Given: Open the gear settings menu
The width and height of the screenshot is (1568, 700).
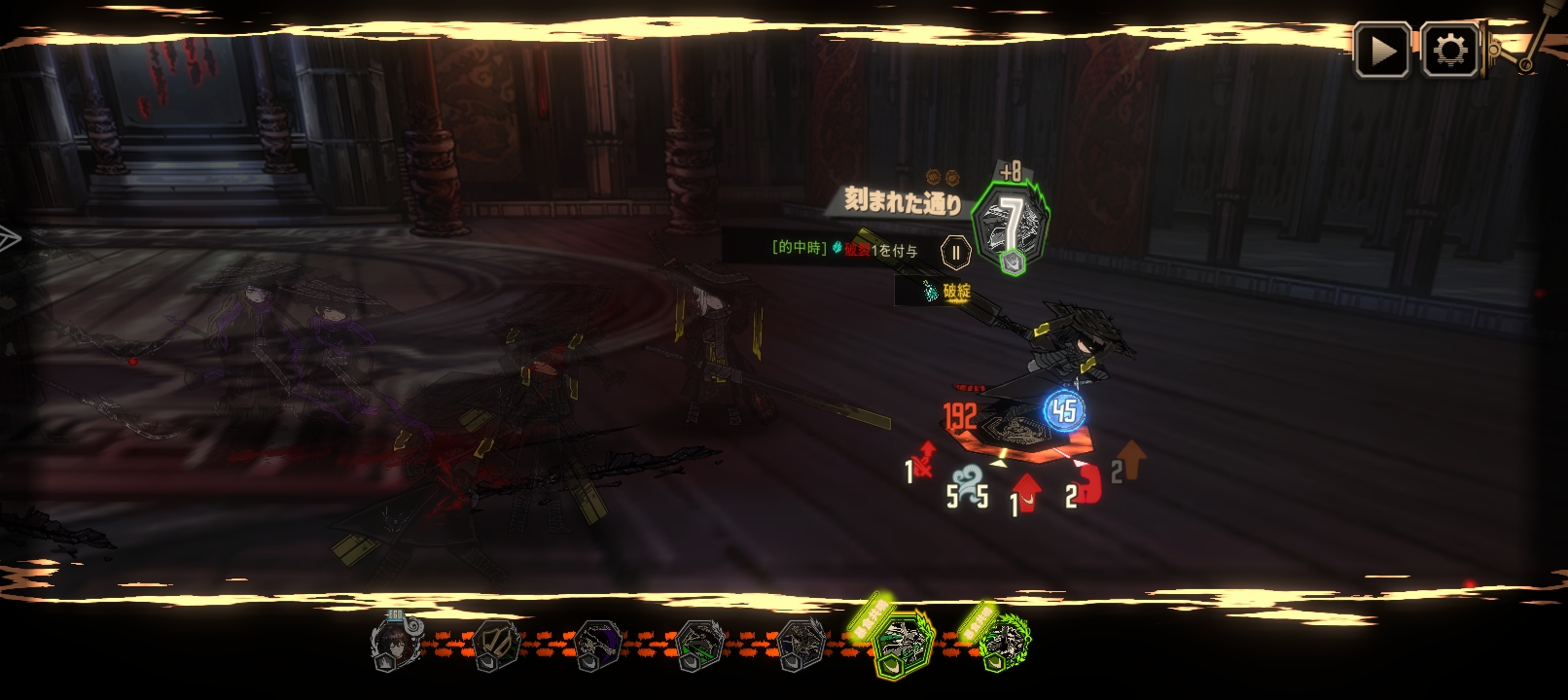Looking at the screenshot, I should pos(1450,51).
